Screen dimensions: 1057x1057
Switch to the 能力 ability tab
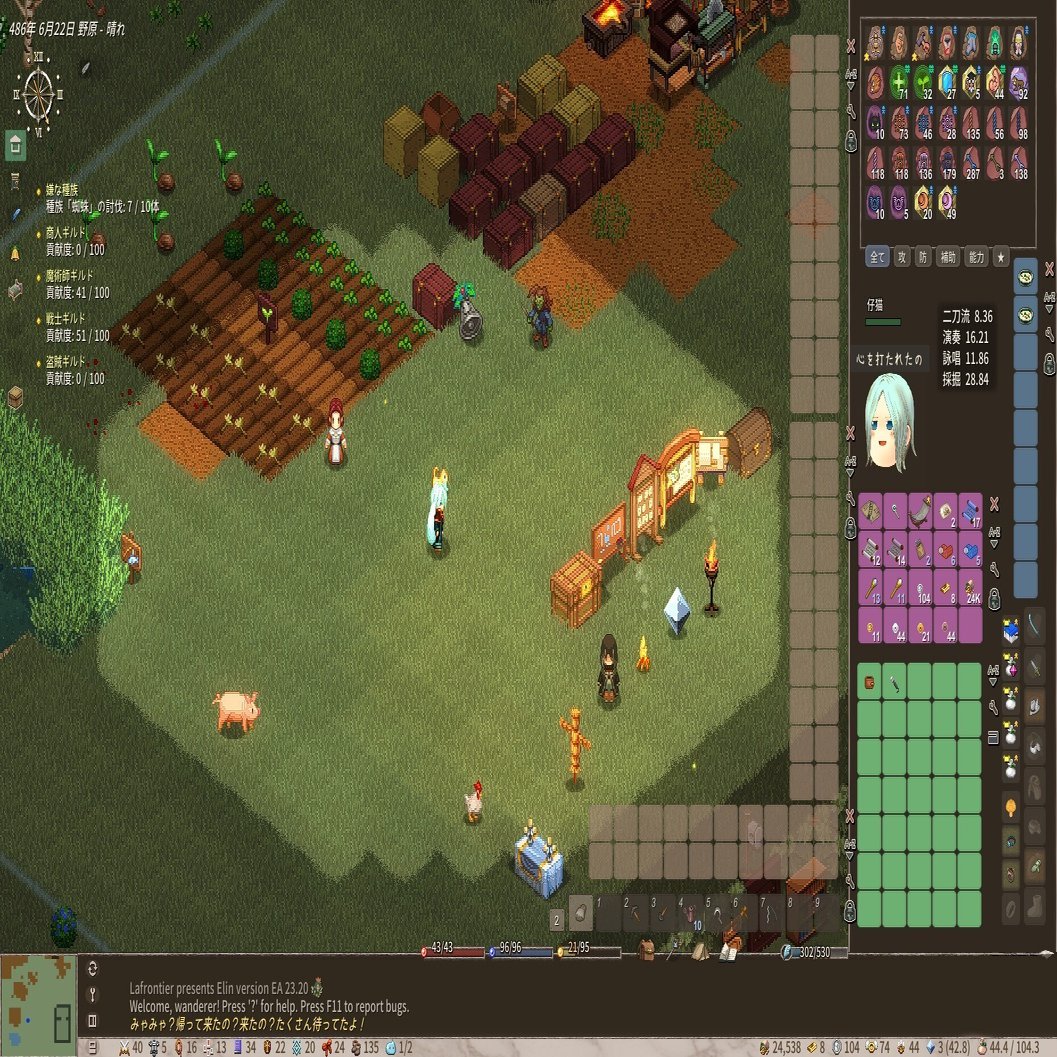pyautogui.click(x=975, y=257)
